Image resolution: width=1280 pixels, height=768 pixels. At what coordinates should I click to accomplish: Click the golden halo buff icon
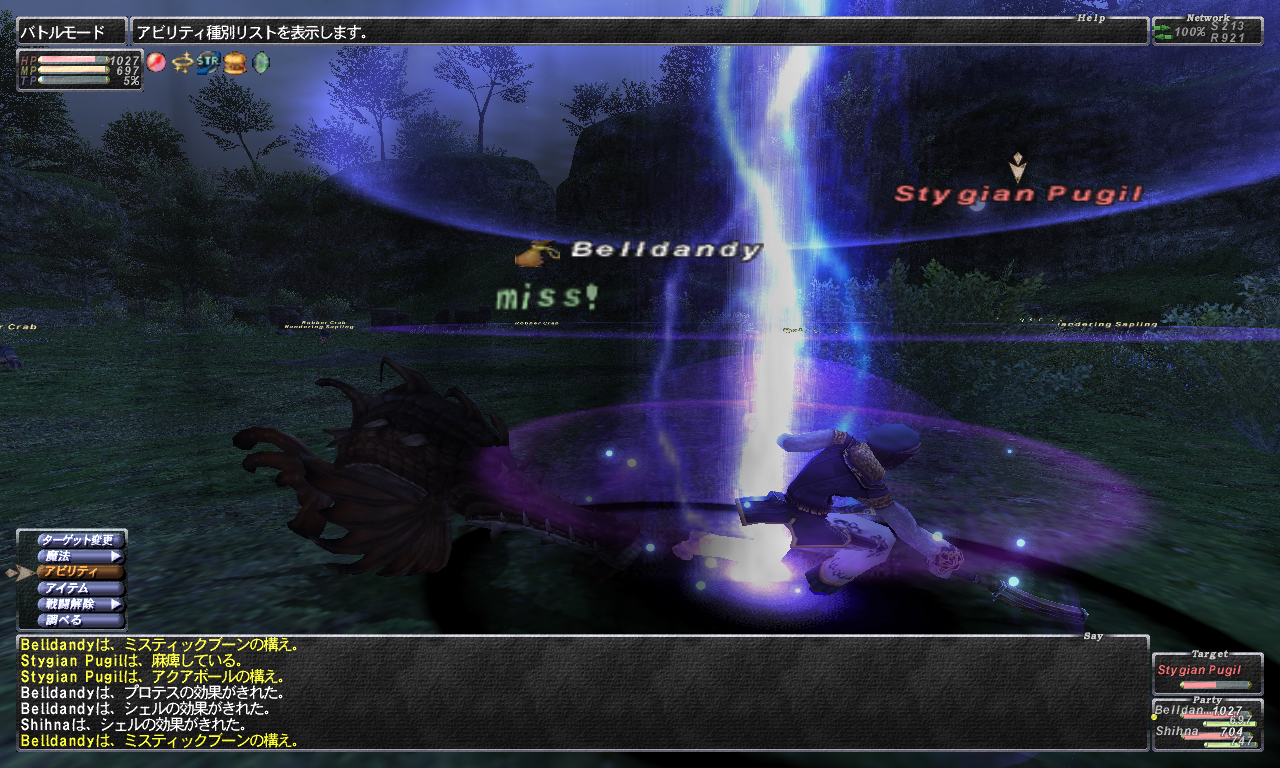[x=182, y=62]
